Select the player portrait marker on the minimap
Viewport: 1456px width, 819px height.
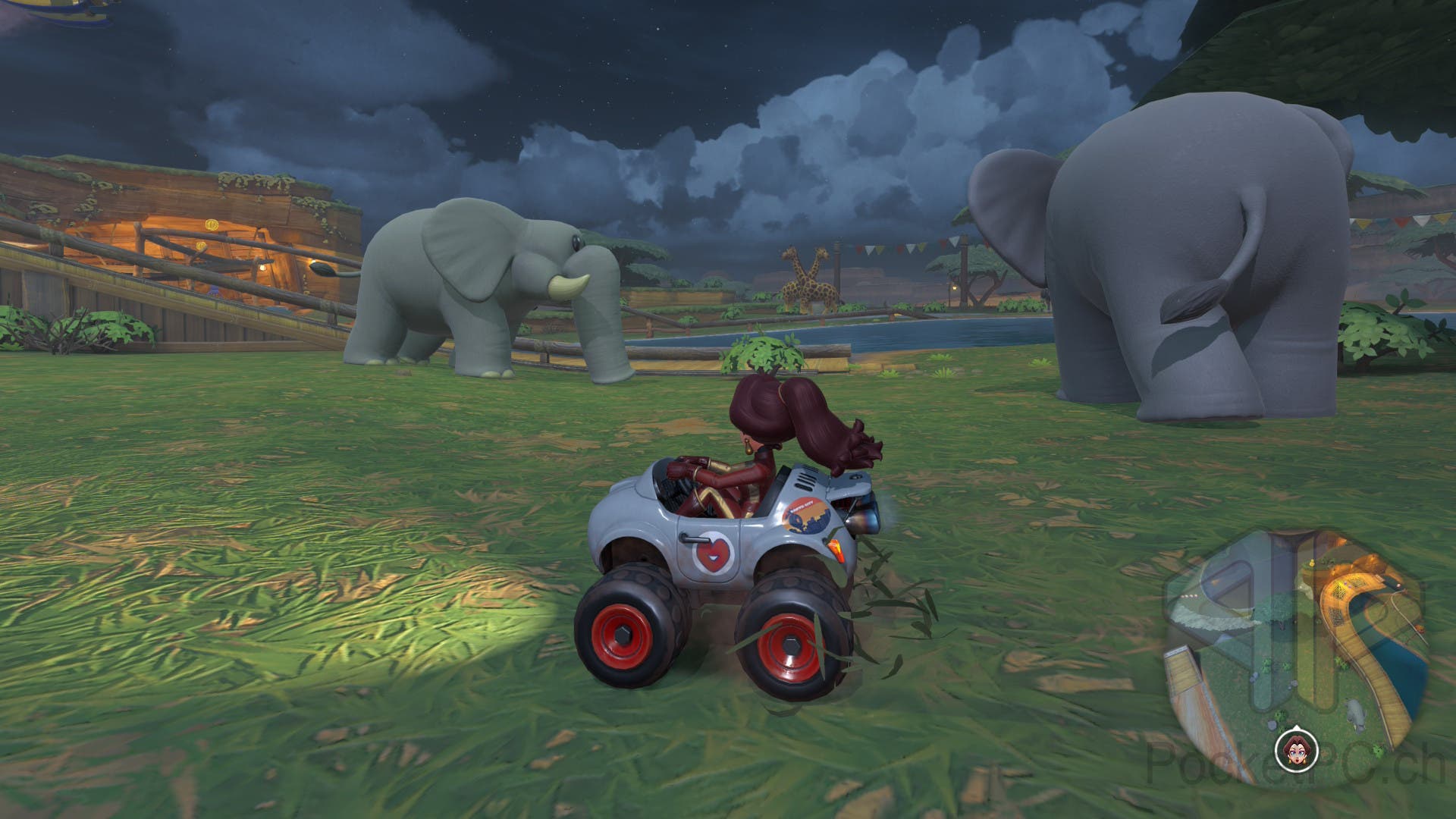[1290, 752]
